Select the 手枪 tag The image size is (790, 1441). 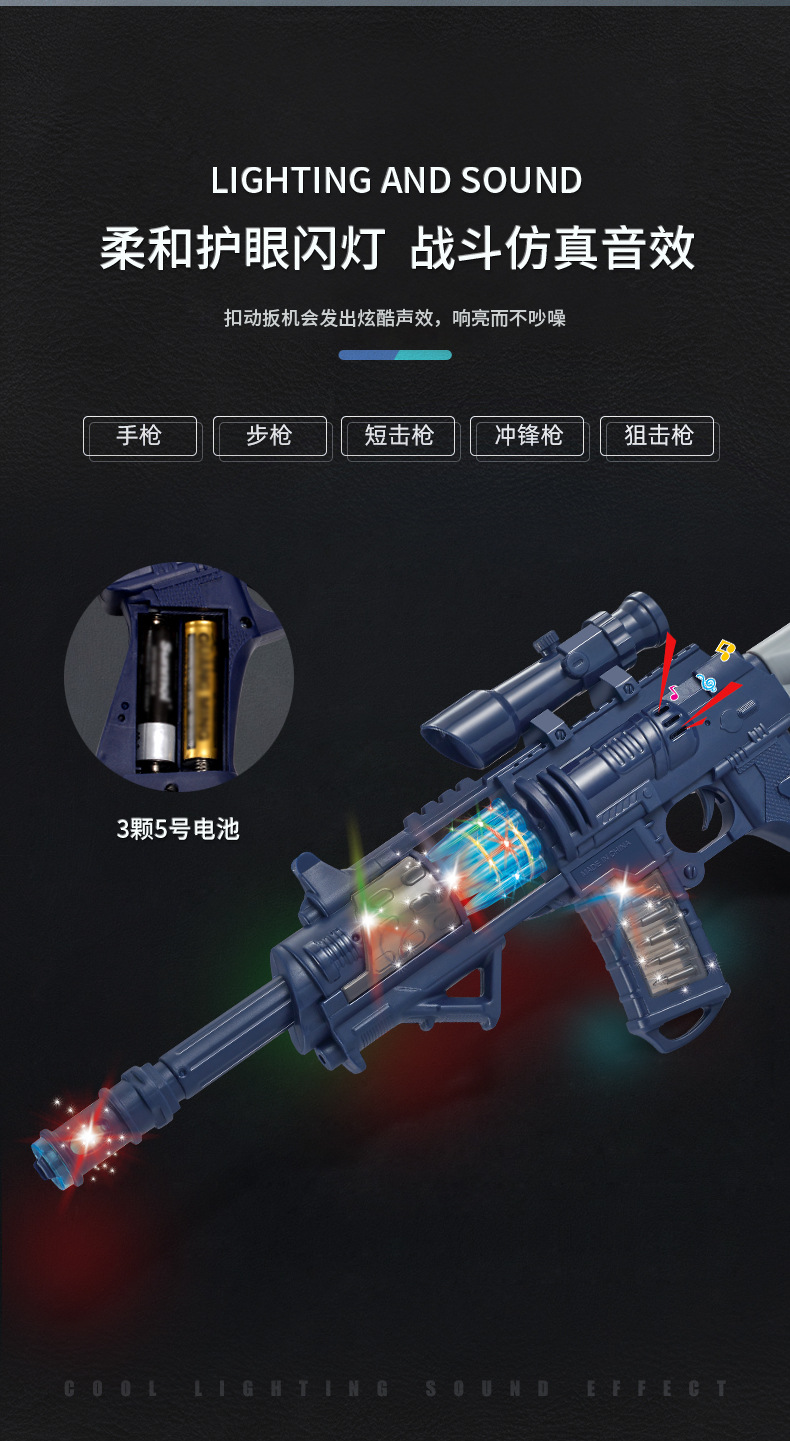pos(140,436)
